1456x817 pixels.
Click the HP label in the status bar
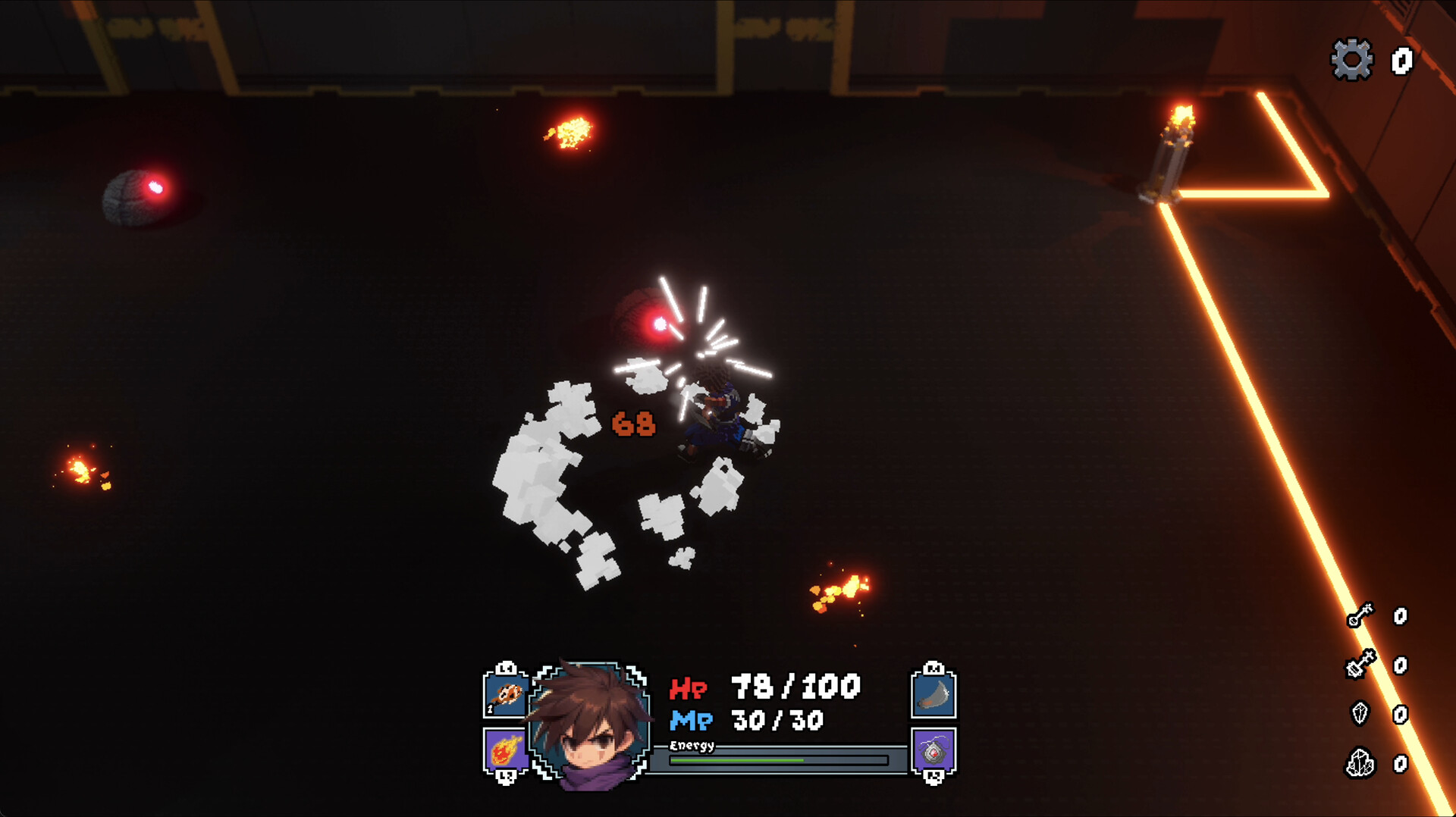tap(689, 688)
